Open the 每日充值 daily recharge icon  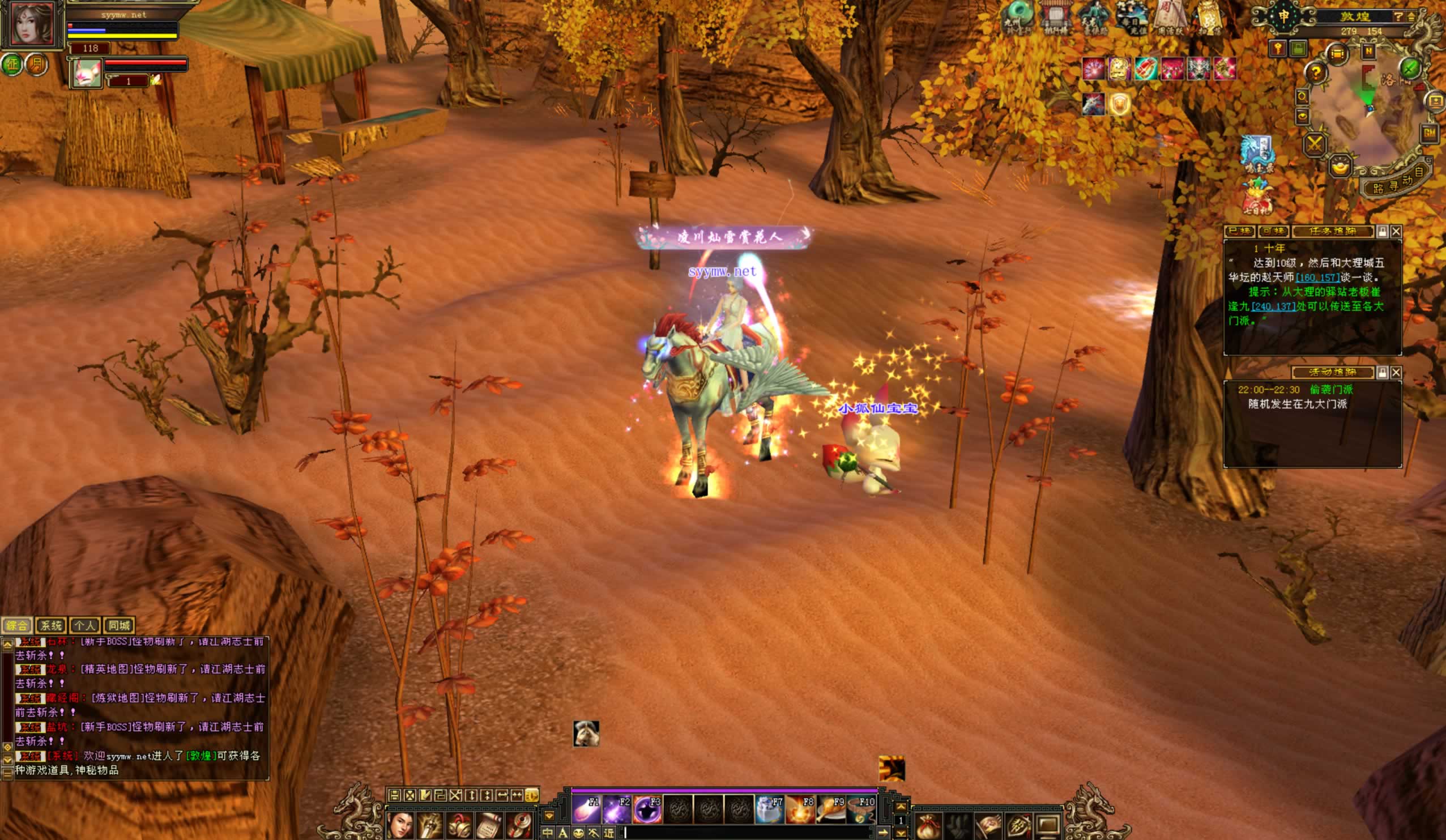(x=1131, y=17)
